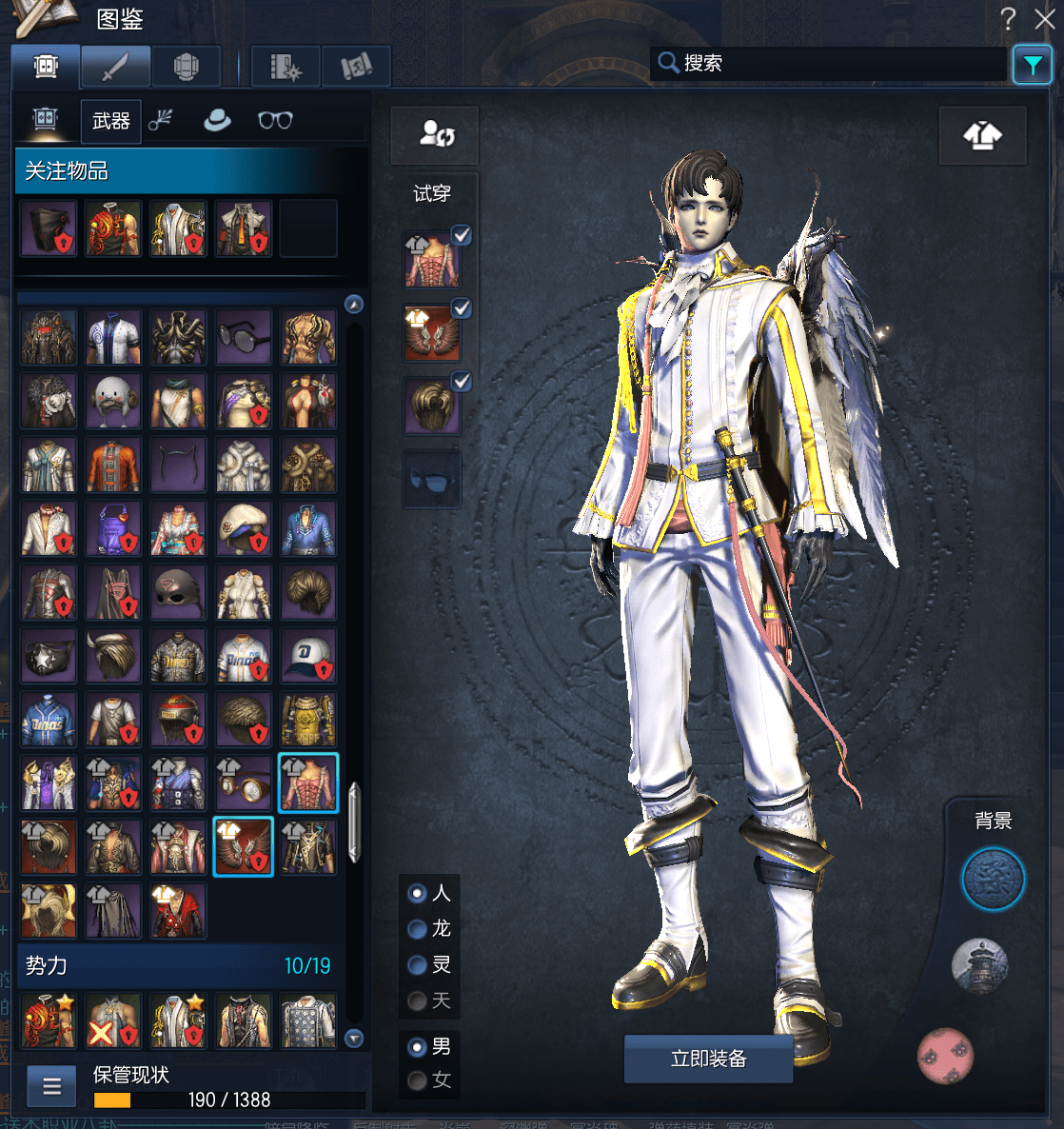Uncheck the brown hairstyle try-on slot
Image resolution: width=1064 pixels, height=1129 pixels.
462,382
